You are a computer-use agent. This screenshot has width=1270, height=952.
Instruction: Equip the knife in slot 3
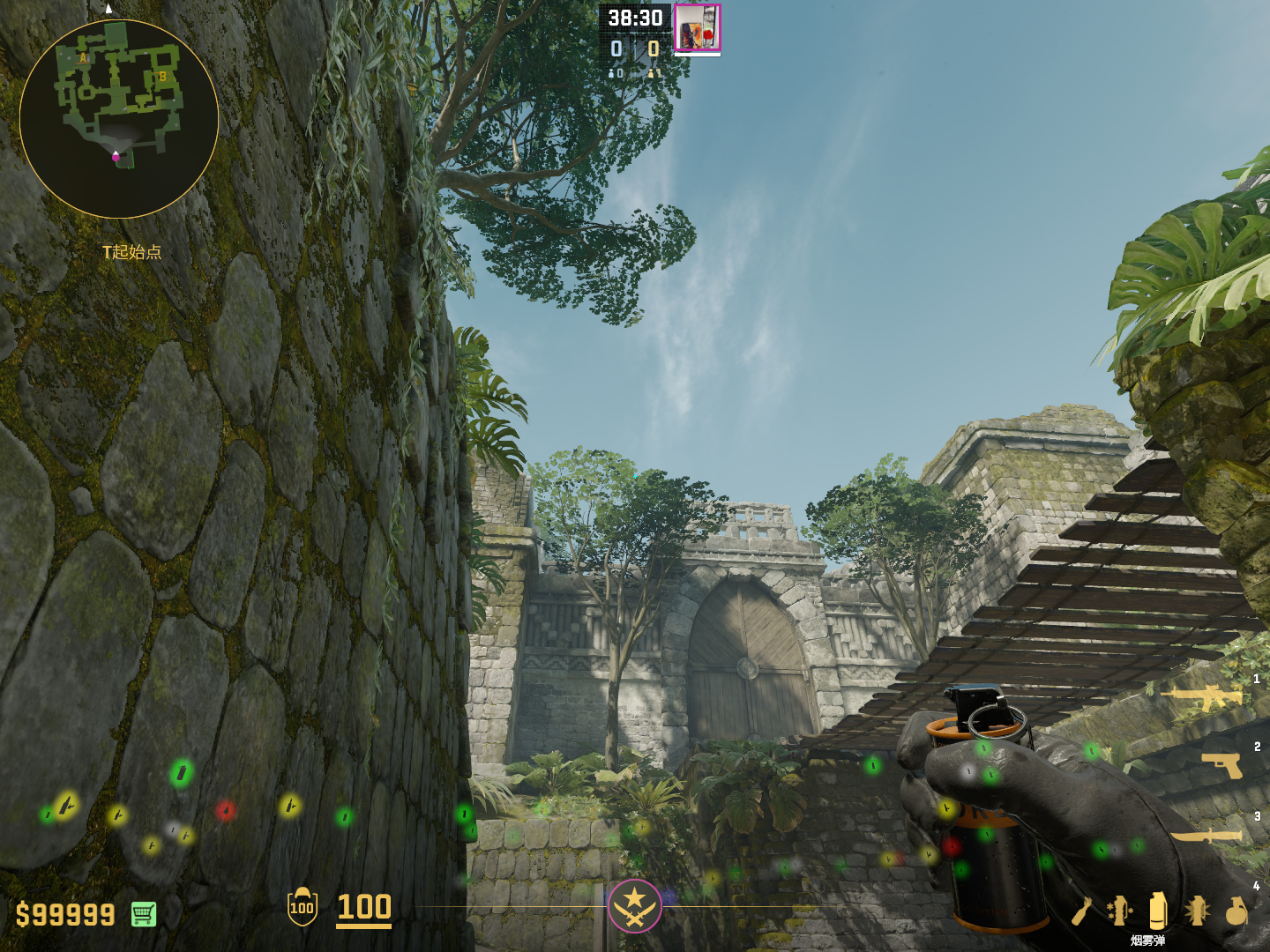point(1206,834)
